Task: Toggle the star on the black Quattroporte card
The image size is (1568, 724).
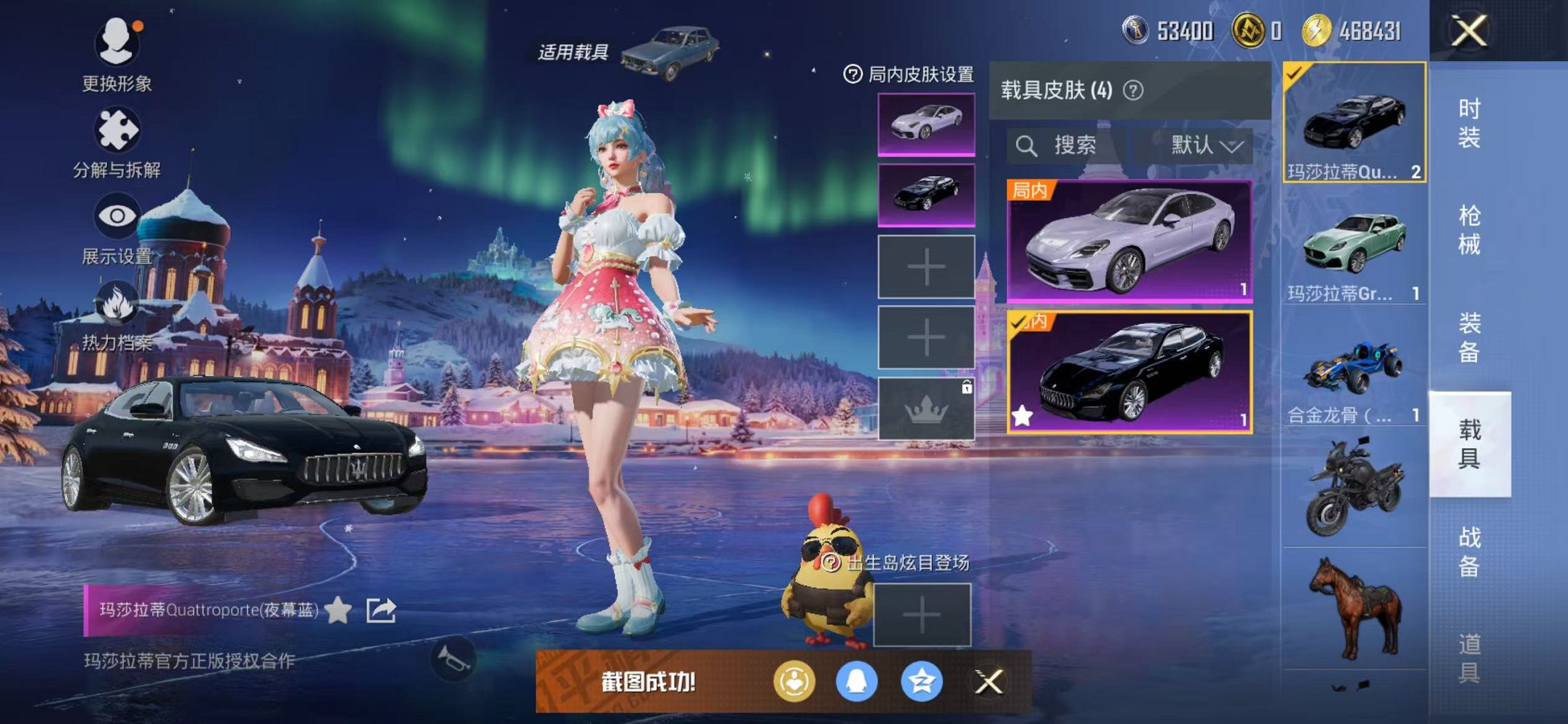Action: click(x=1022, y=414)
